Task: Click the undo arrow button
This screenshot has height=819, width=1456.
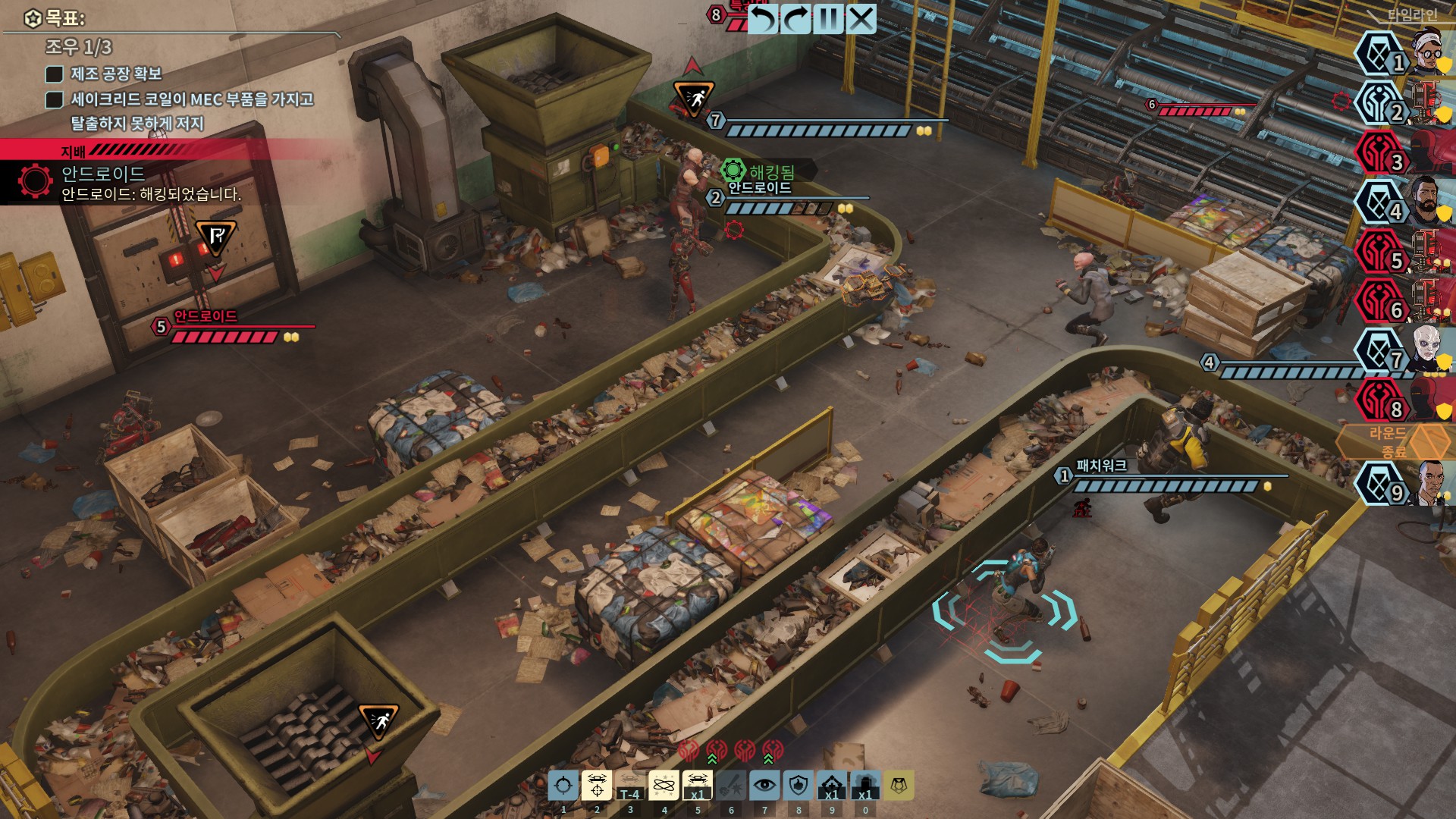Action: [763, 19]
